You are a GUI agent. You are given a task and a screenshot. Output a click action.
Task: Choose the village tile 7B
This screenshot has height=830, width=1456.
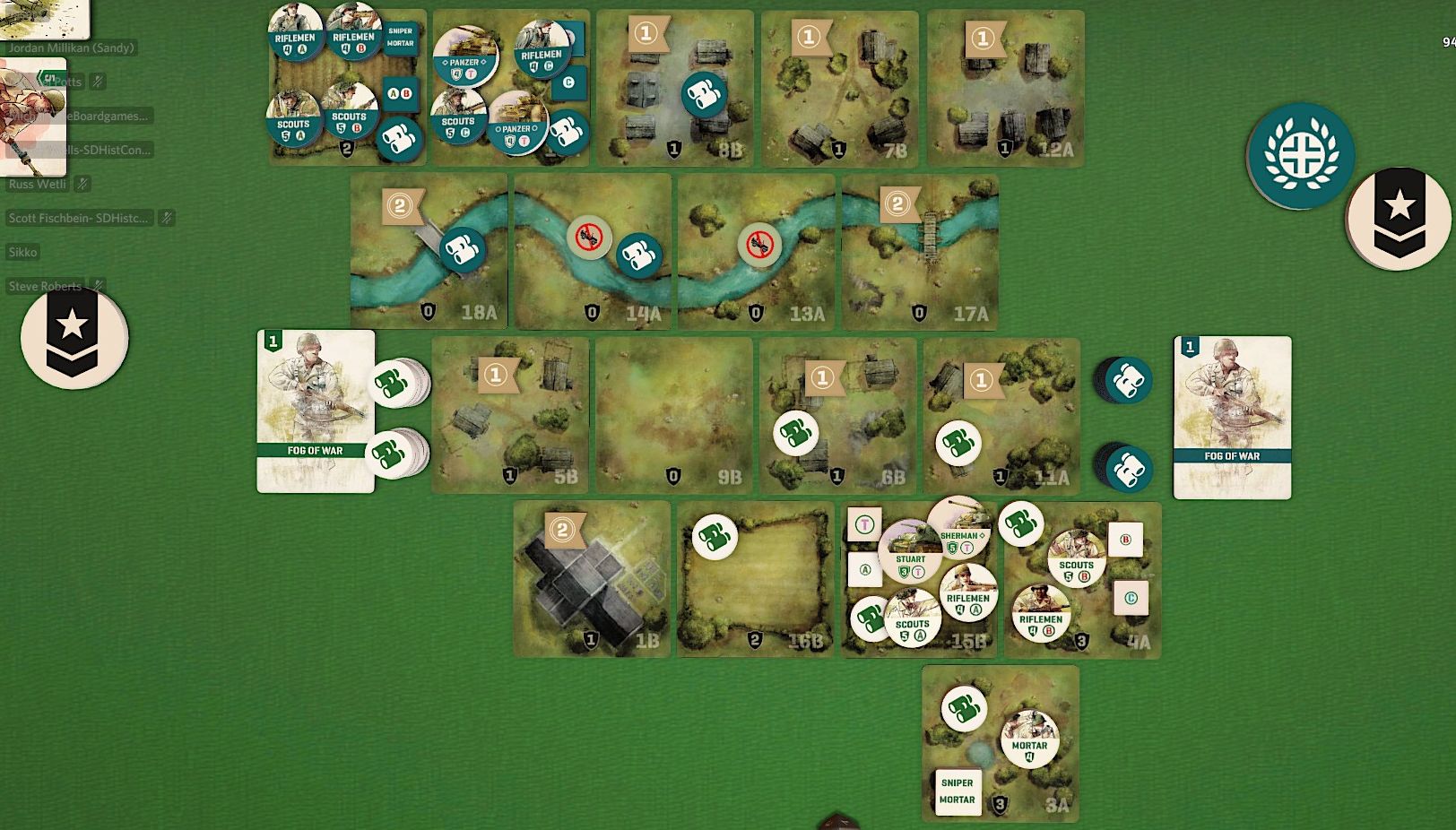point(840,90)
